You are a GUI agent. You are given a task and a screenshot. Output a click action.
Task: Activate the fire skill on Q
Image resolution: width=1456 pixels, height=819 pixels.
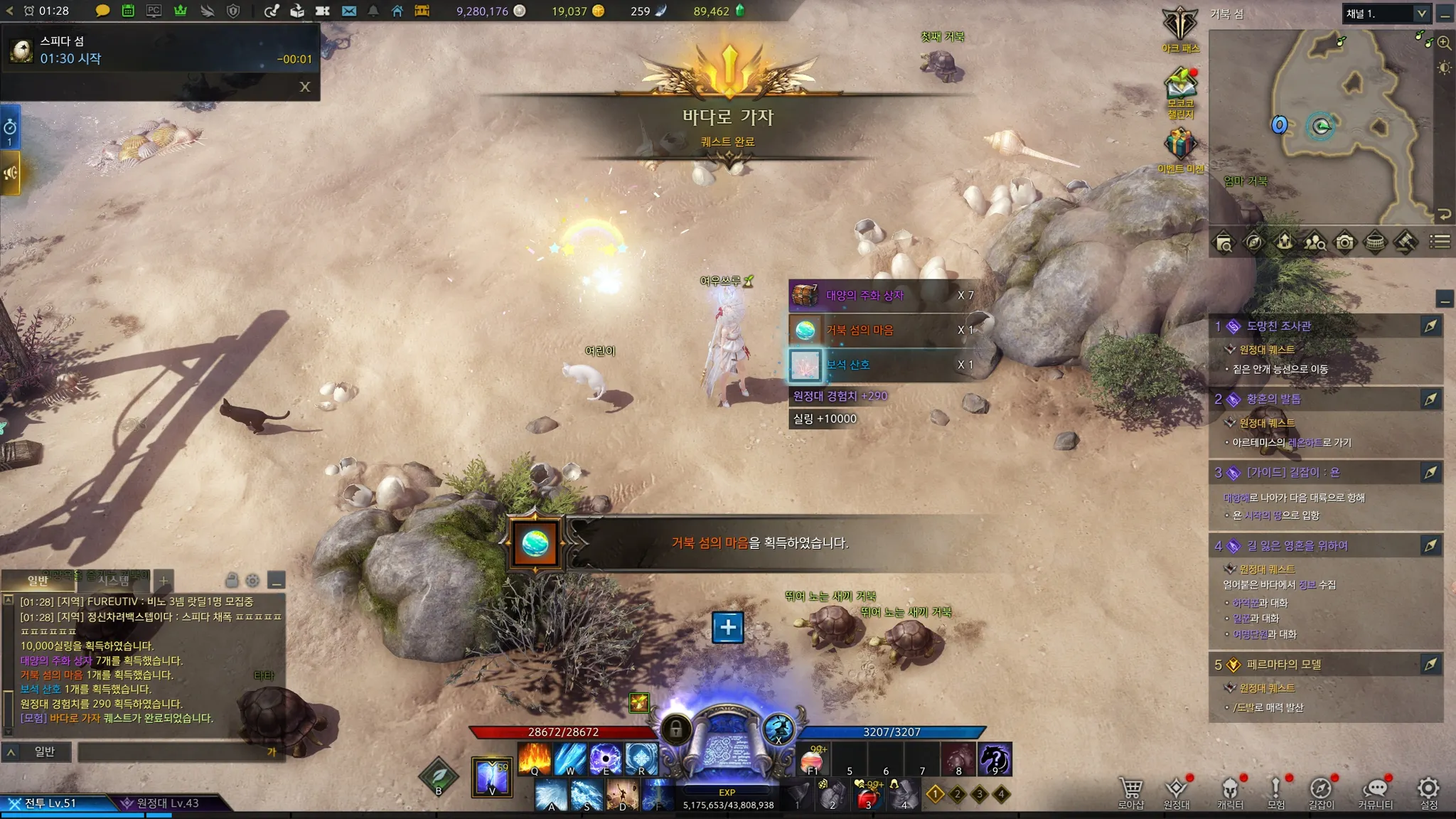pyautogui.click(x=535, y=759)
